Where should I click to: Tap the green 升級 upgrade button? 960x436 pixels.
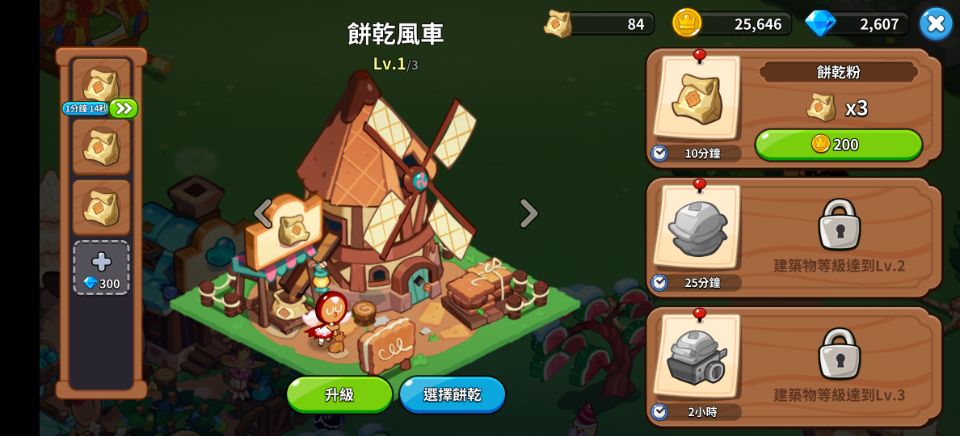[339, 394]
